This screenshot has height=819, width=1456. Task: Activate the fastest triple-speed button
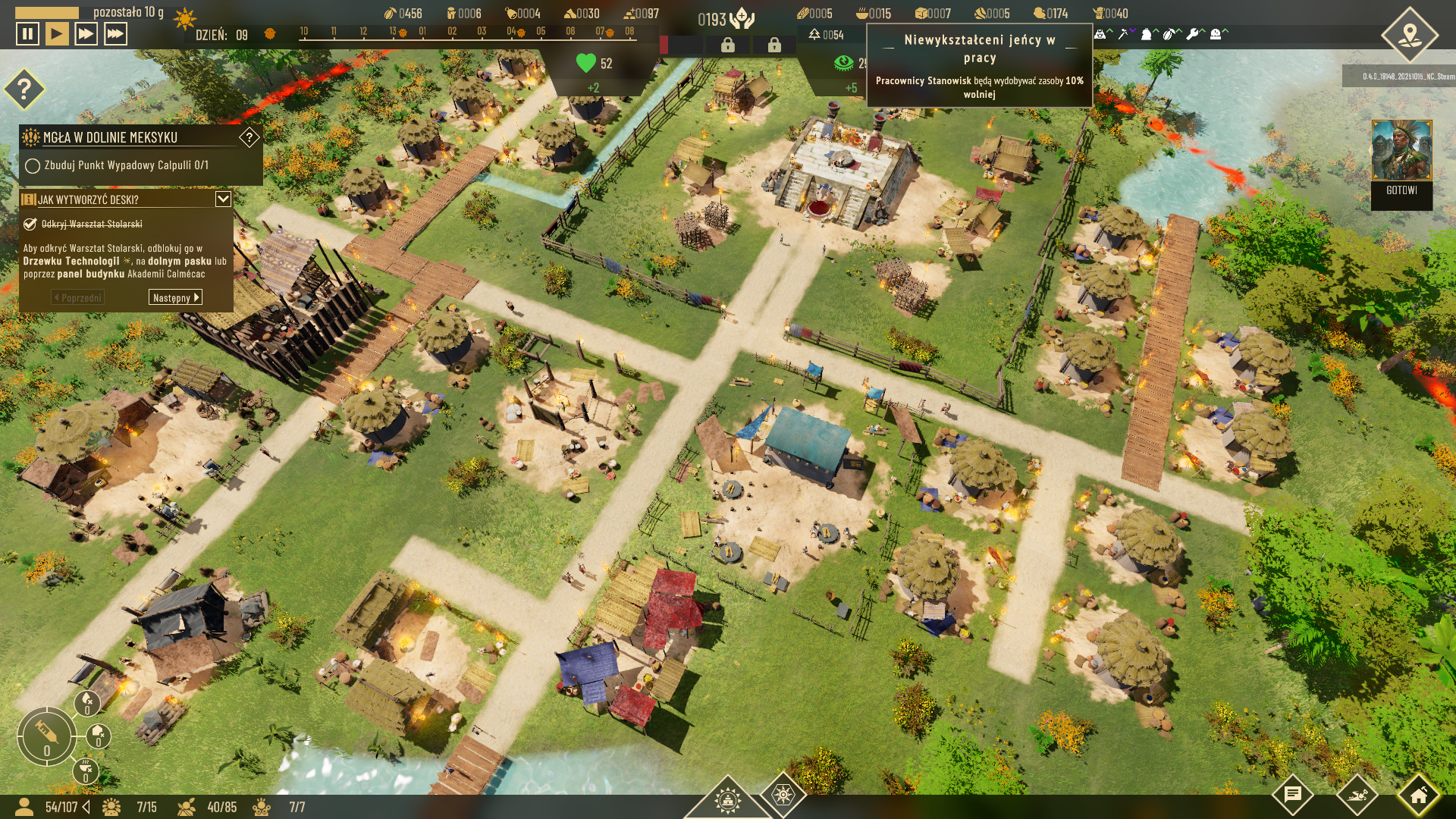coord(115,34)
